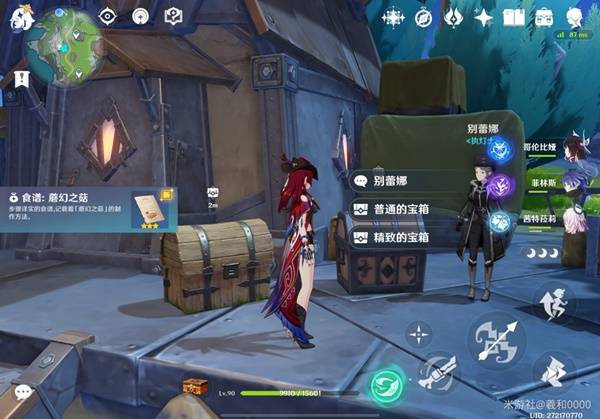The width and height of the screenshot is (600, 419).
Task: Open the chat speech bubble
Action: tap(20, 393)
